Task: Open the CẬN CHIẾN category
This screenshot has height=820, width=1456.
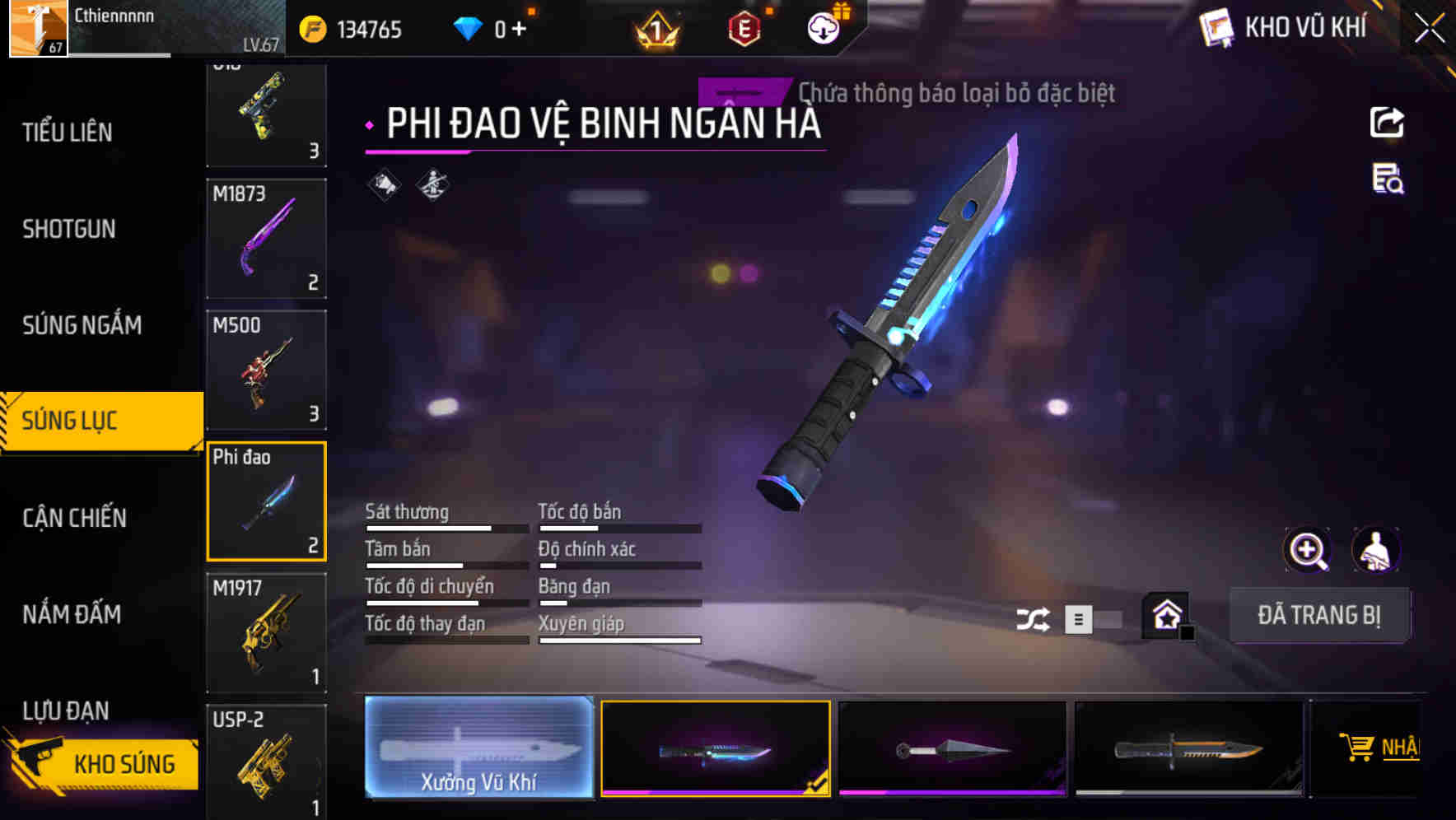Action: tap(74, 518)
